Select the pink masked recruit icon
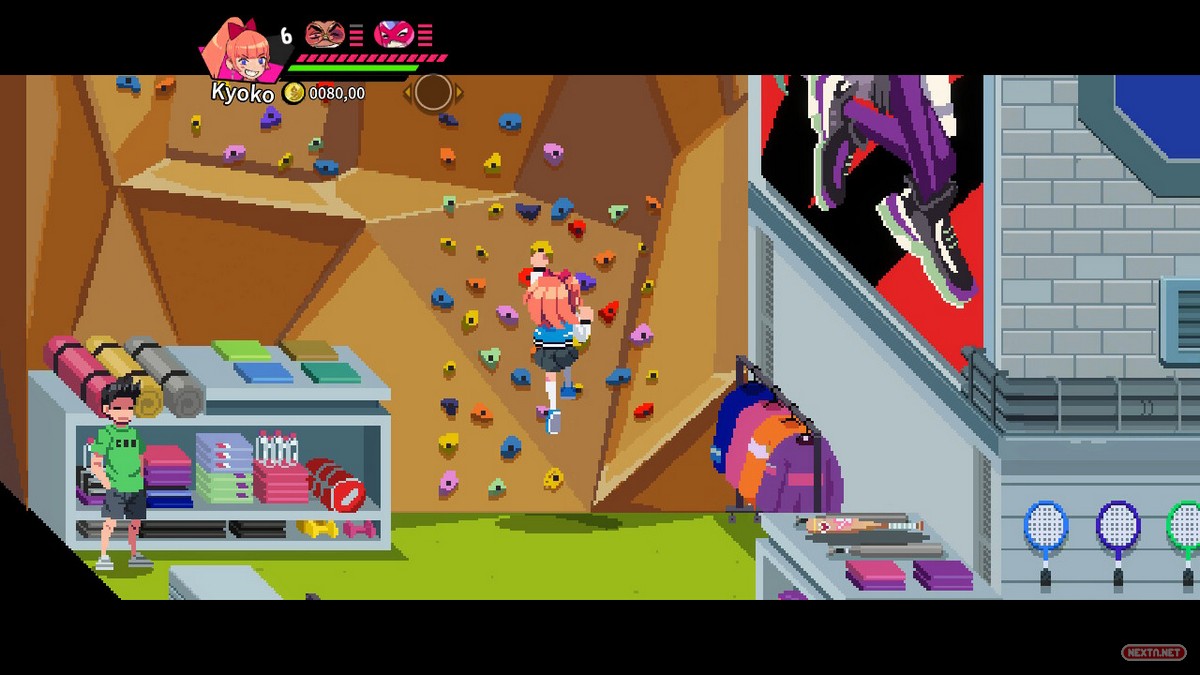 (x=393, y=35)
